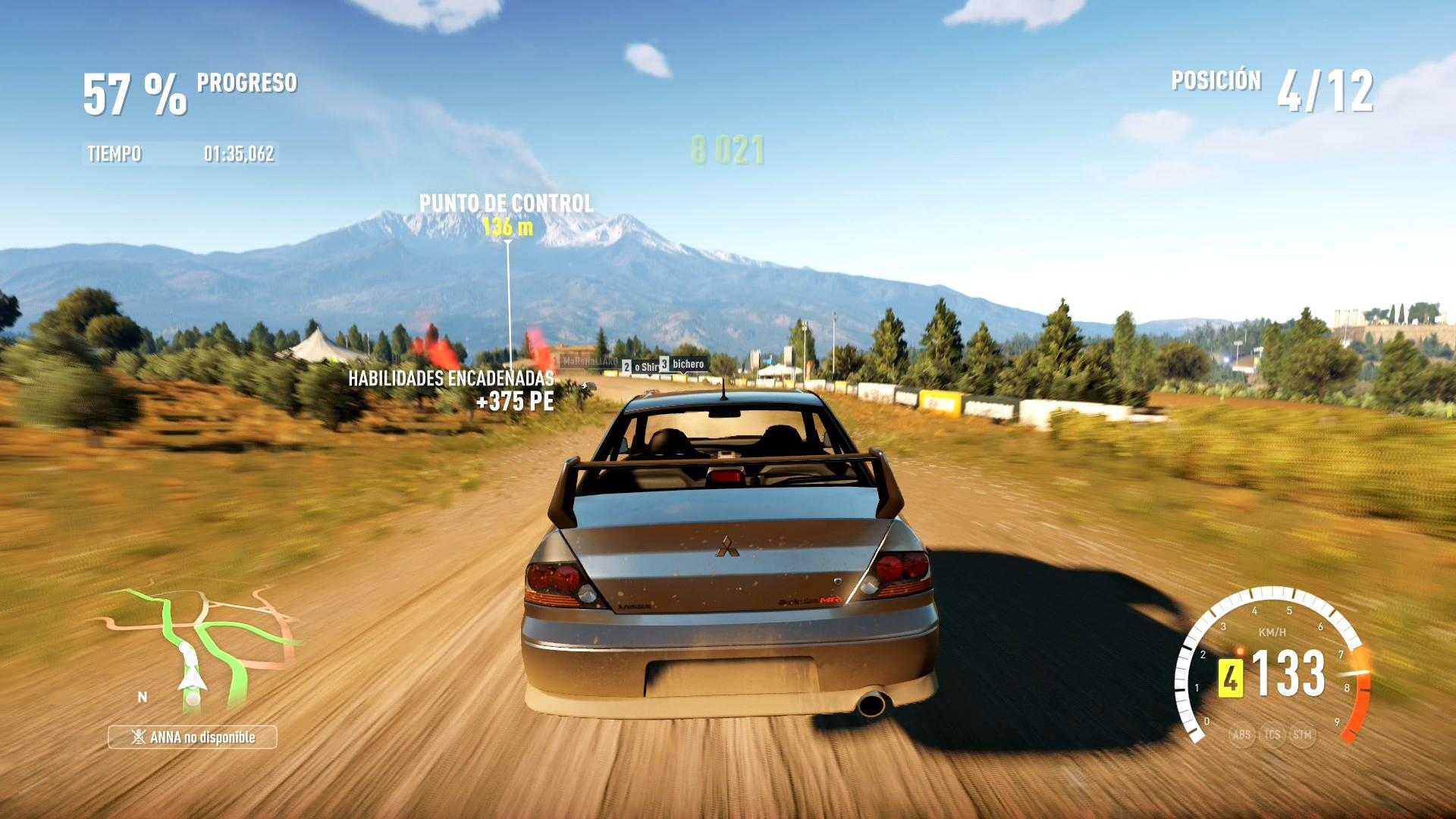Click the yellow gear number indicator
Viewport: 1456px width, 819px height.
1229,678
